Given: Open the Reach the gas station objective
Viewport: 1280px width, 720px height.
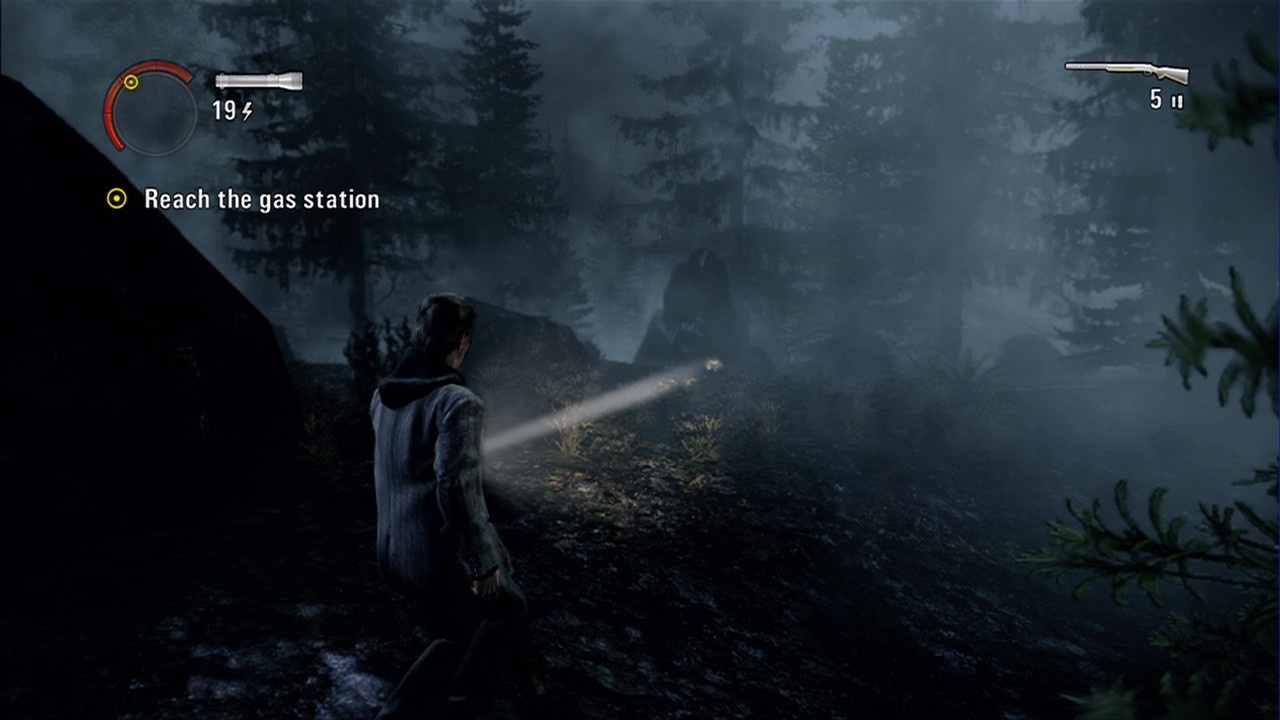Looking at the screenshot, I should tap(261, 200).
